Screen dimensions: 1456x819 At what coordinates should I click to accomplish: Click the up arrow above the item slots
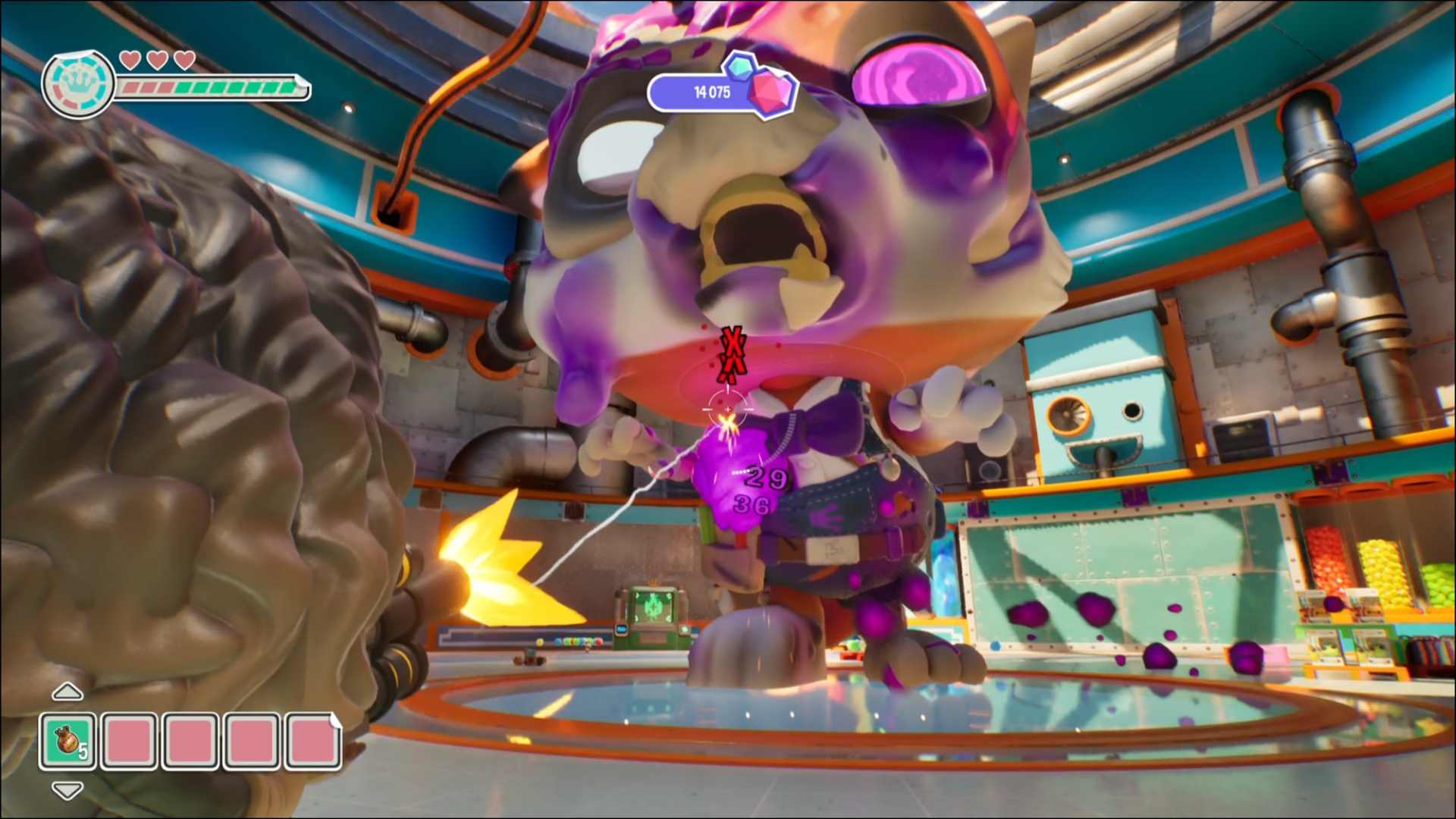click(67, 692)
